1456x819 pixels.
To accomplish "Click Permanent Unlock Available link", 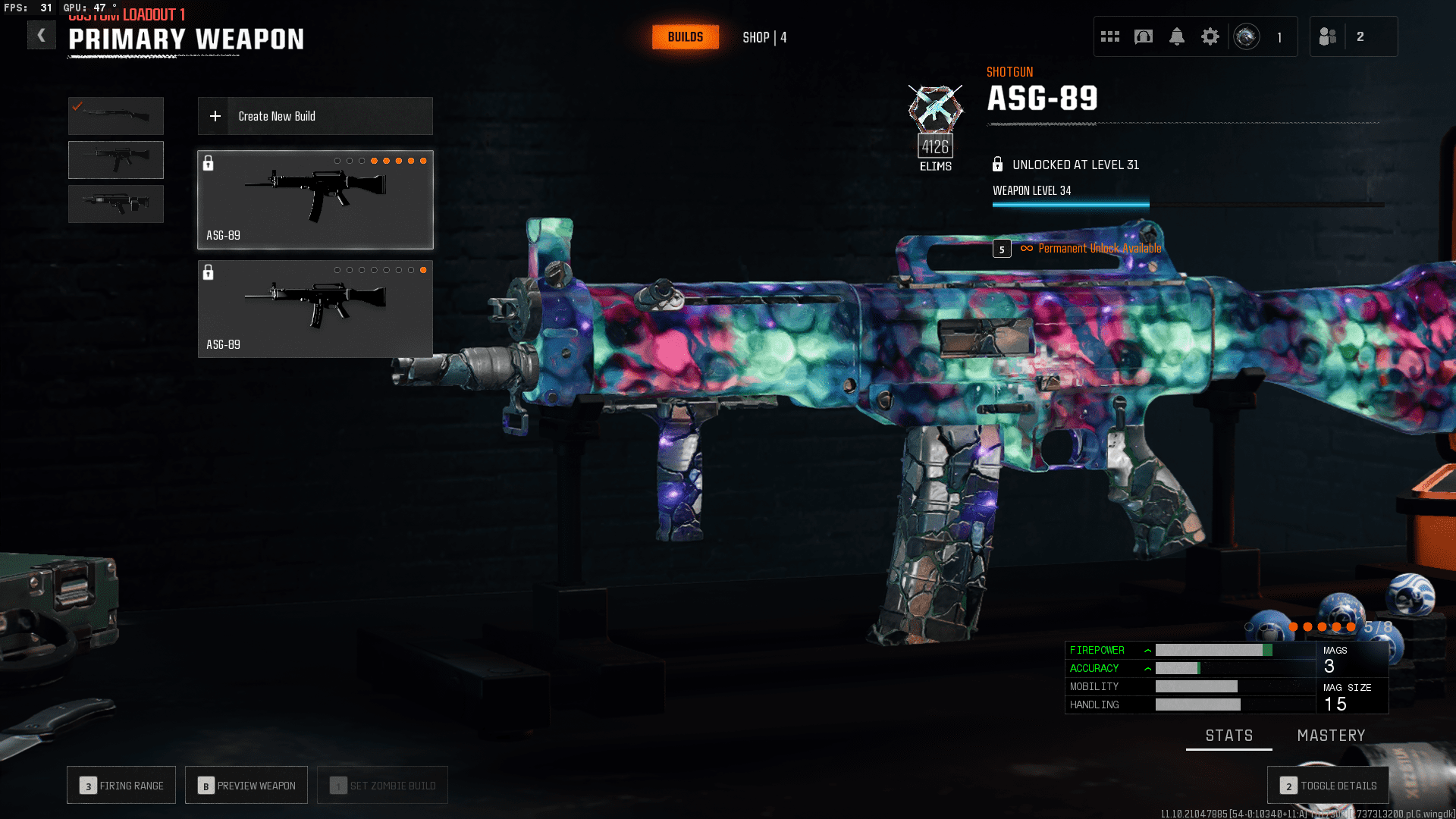I will click(1099, 249).
